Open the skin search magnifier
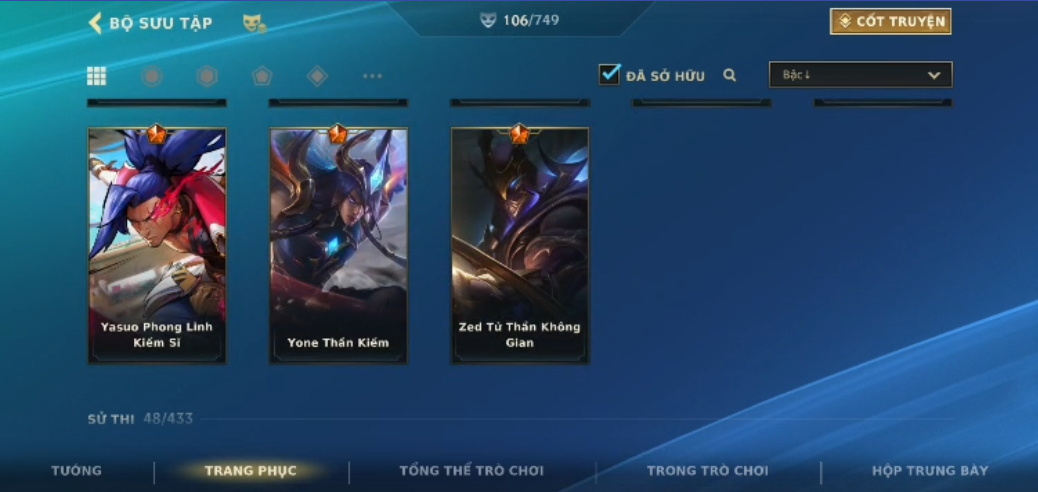This screenshot has height=492, width=1038. pyautogui.click(x=730, y=75)
